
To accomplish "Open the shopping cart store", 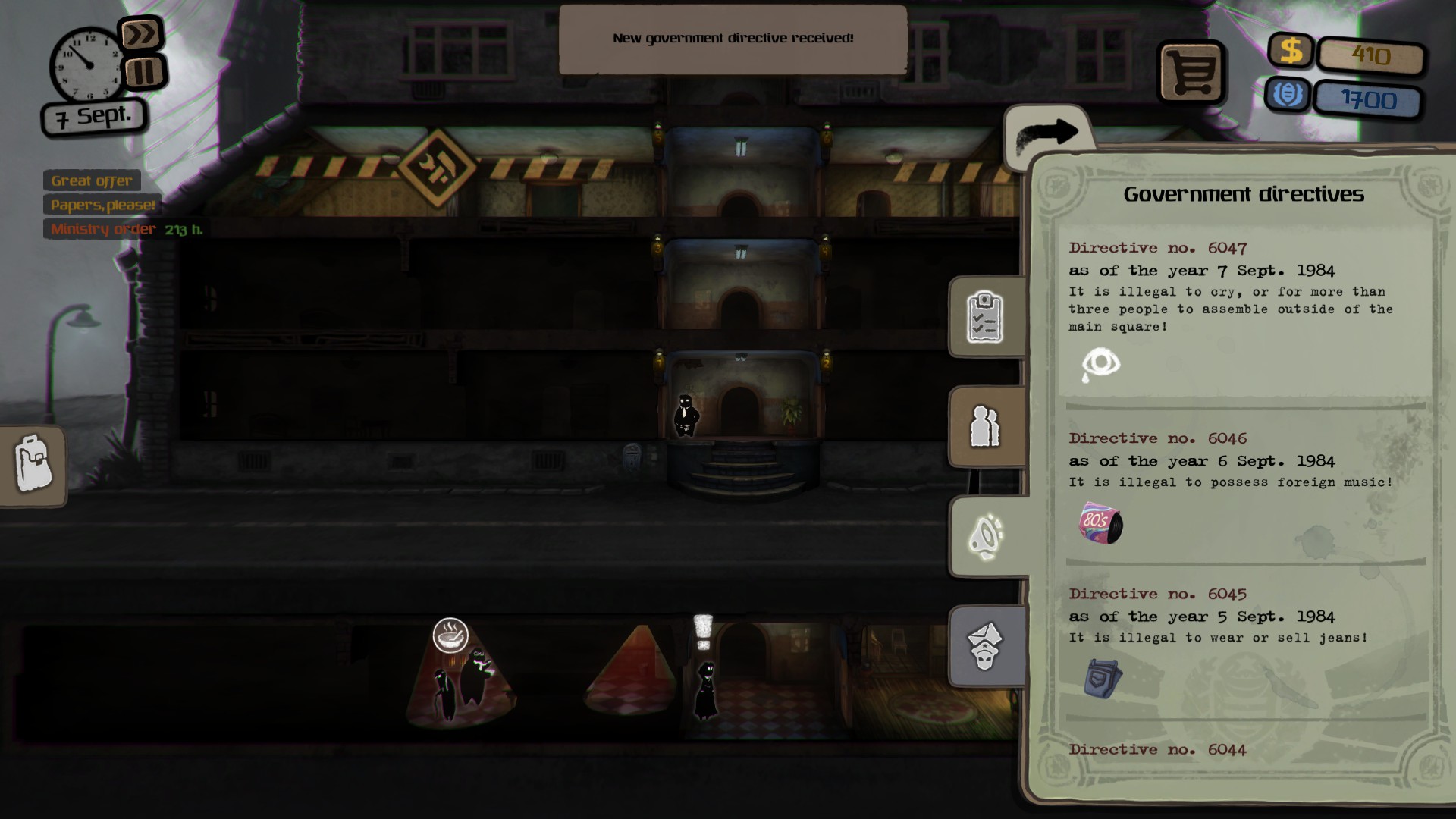I will [x=1191, y=72].
